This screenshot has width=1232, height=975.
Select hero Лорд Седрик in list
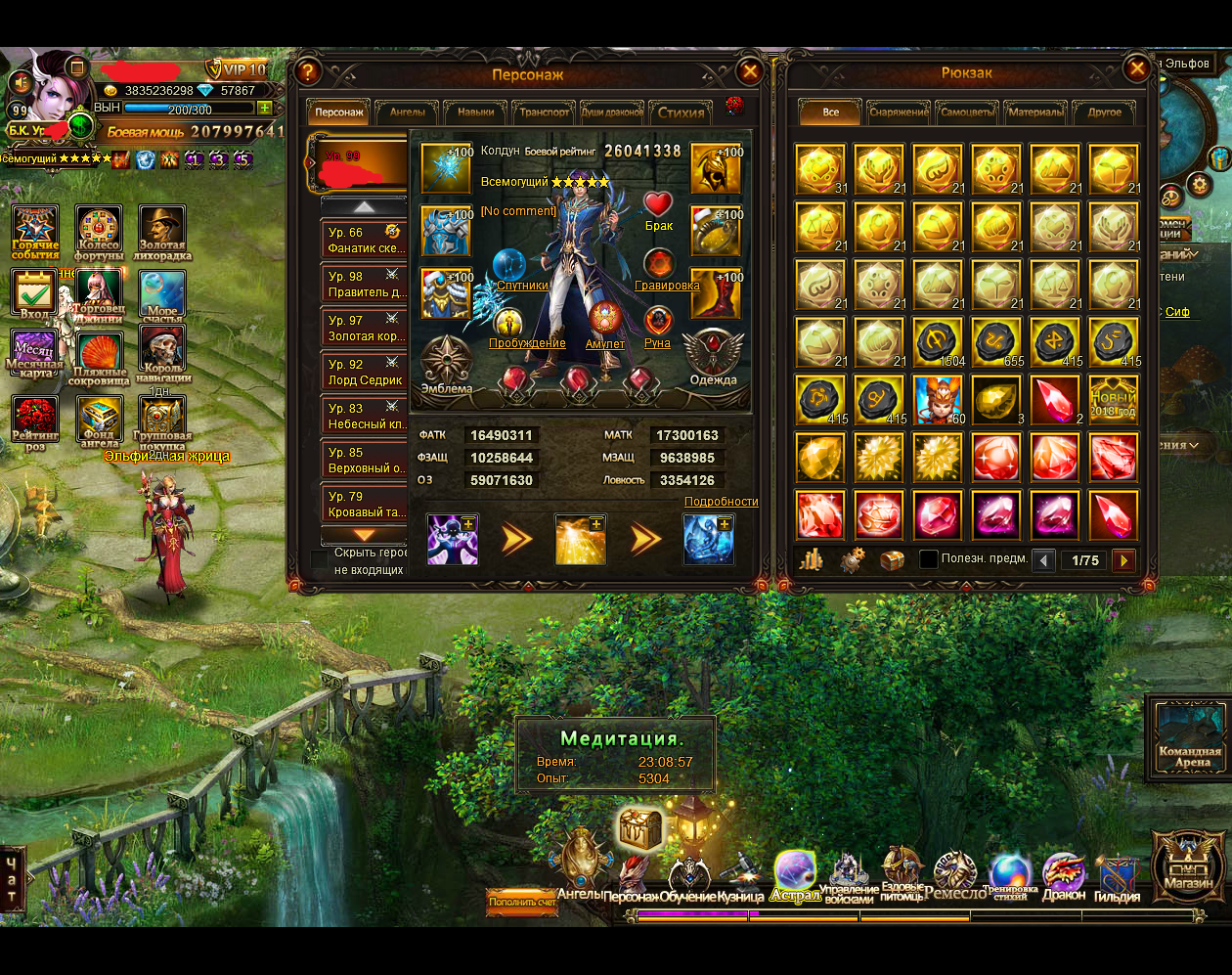(x=366, y=373)
